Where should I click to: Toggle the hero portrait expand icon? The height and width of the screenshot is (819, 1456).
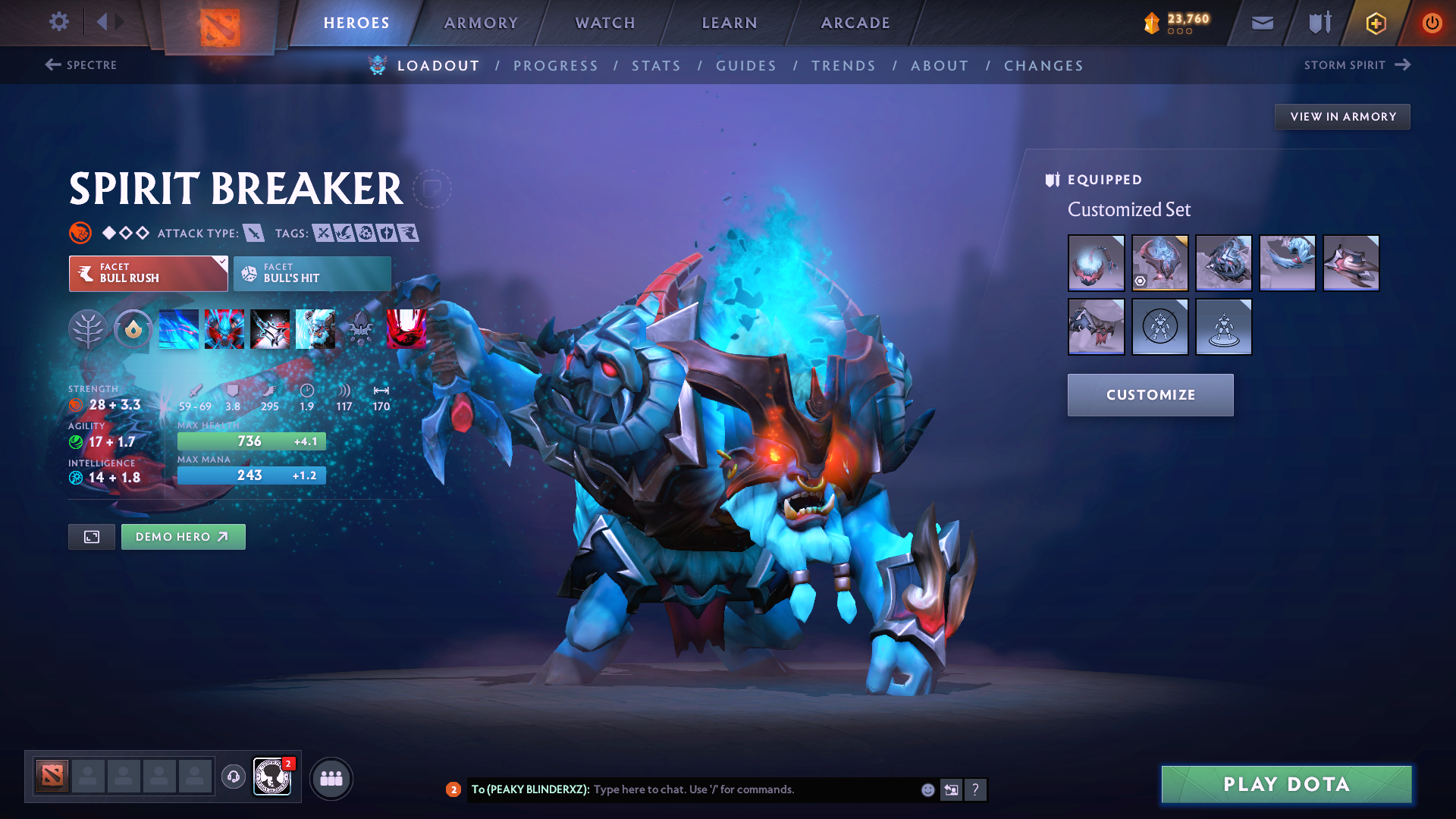(x=91, y=536)
